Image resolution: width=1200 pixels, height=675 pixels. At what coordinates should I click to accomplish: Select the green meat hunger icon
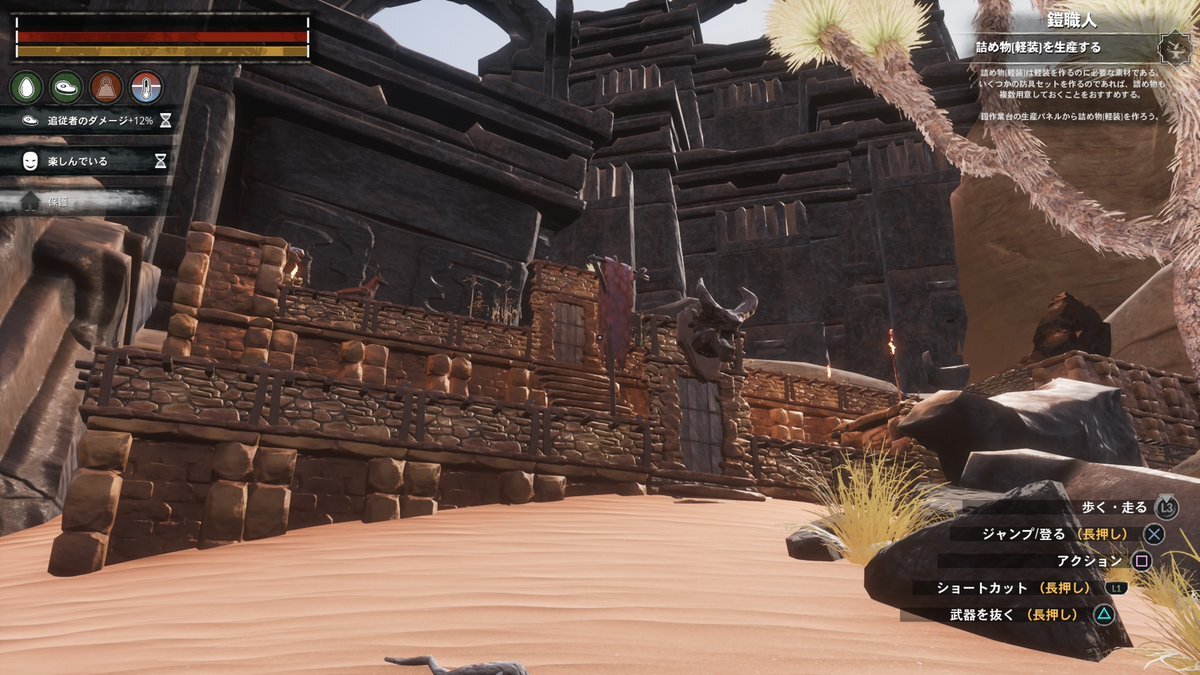click(x=66, y=87)
